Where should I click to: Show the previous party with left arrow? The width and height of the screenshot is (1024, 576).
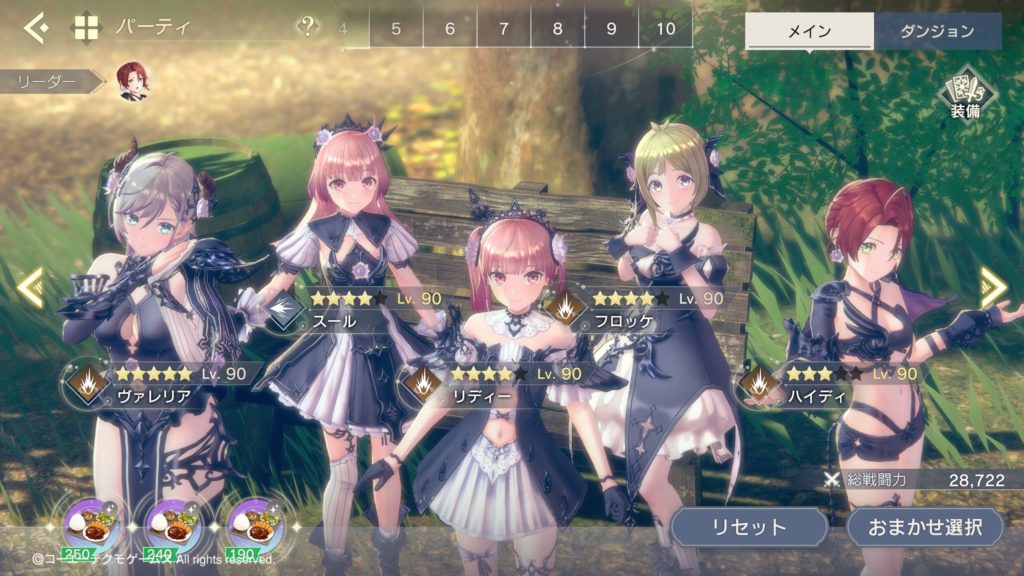point(29,287)
